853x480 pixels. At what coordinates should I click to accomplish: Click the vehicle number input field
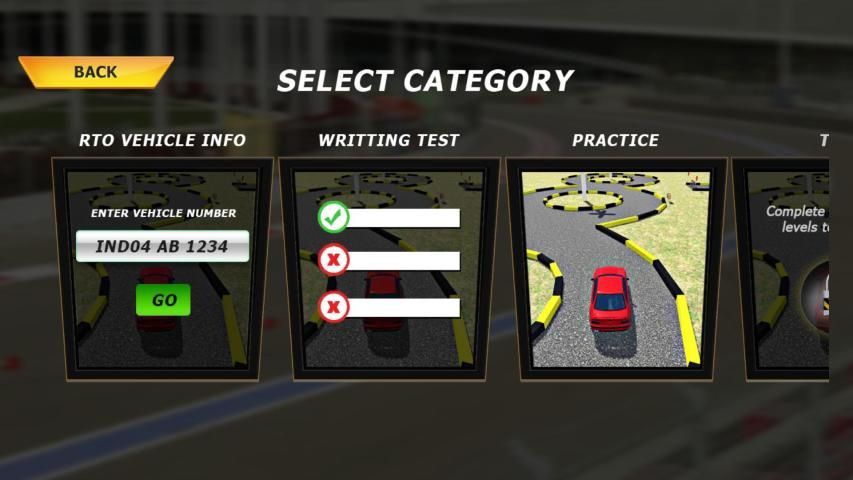pos(162,246)
